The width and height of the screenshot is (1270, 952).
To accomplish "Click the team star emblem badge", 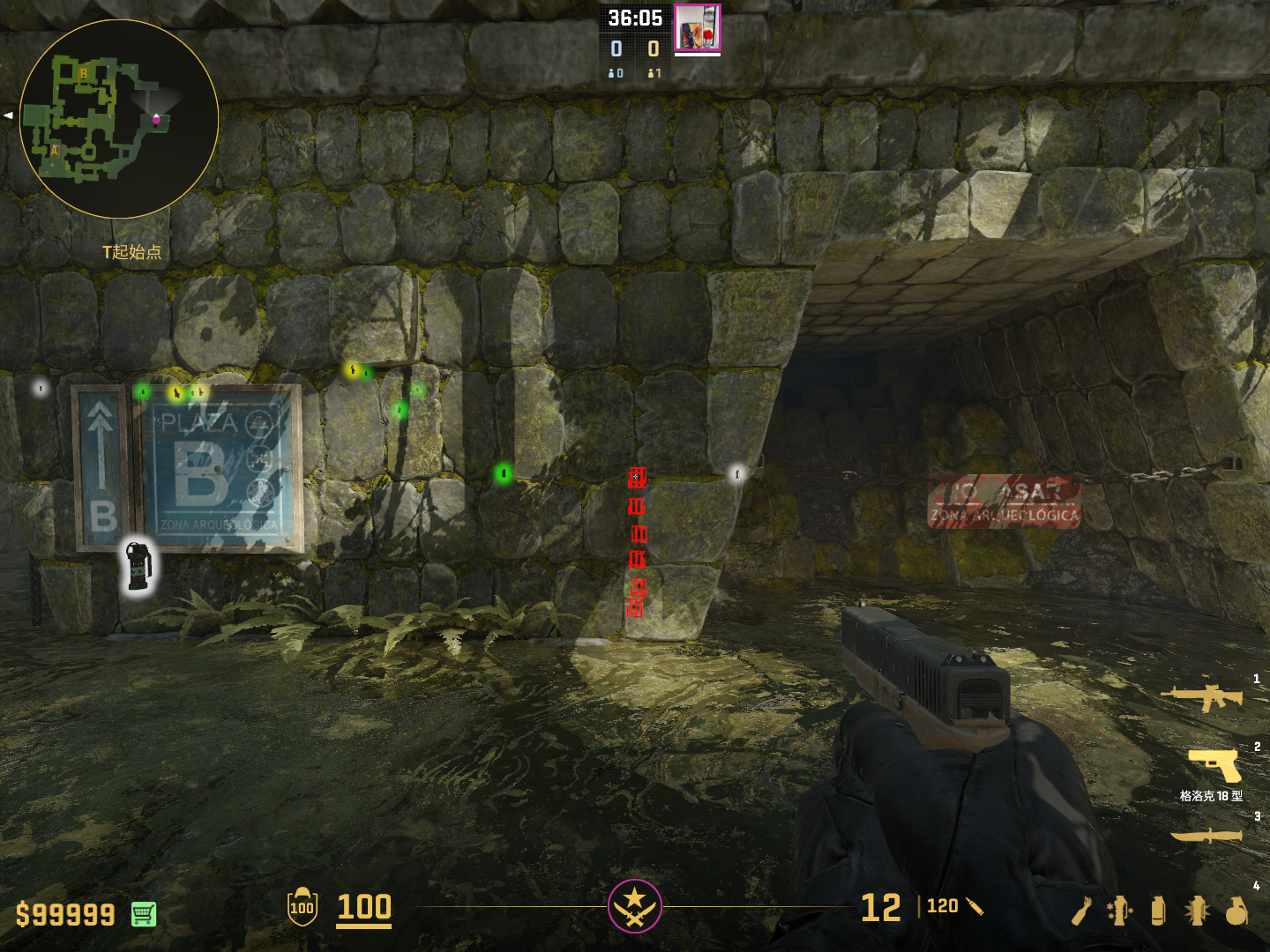I will [634, 905].
